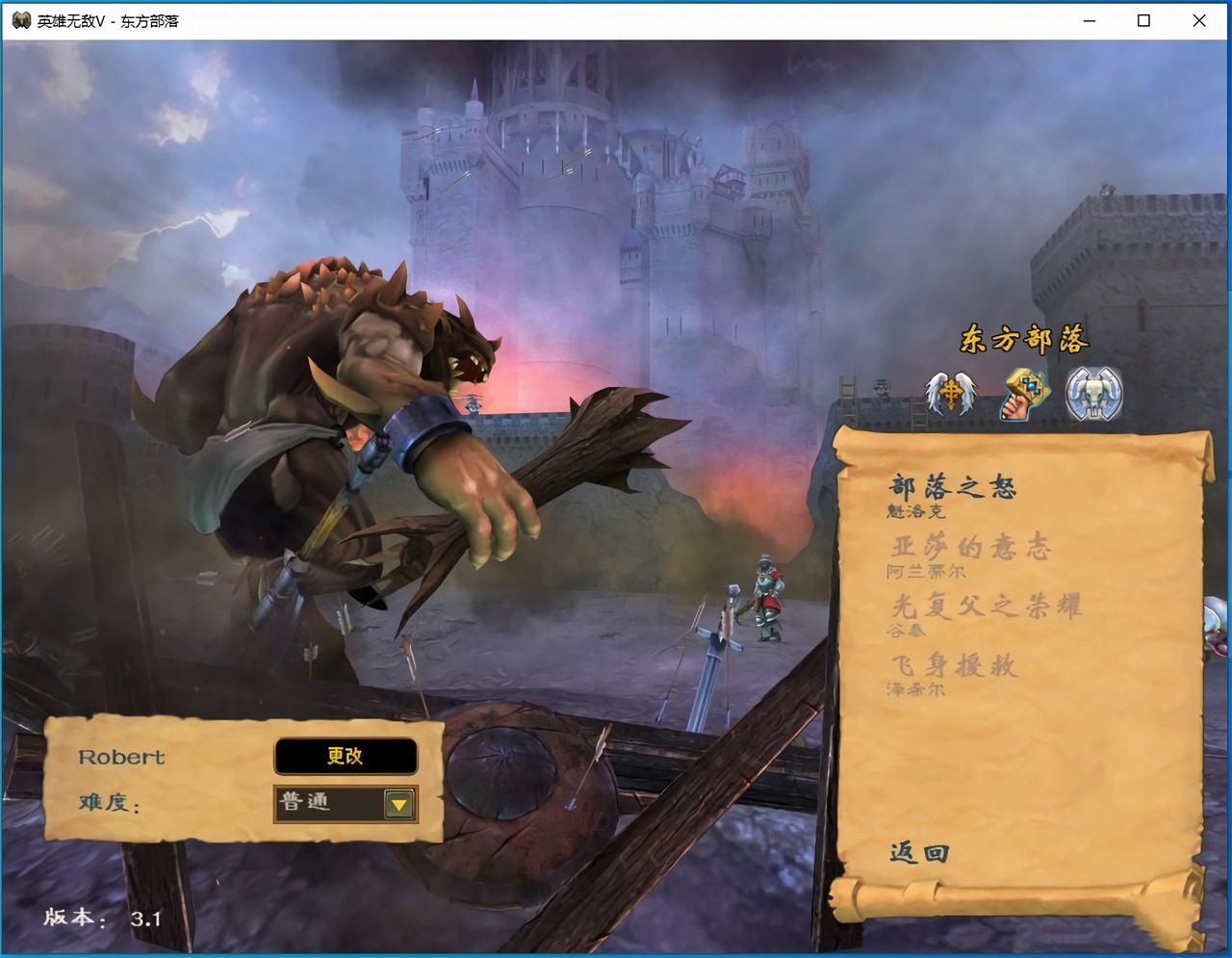Screen dimensions: 1232x958
Task: Select the 飞身援救 mission entry
Action: 952,665
